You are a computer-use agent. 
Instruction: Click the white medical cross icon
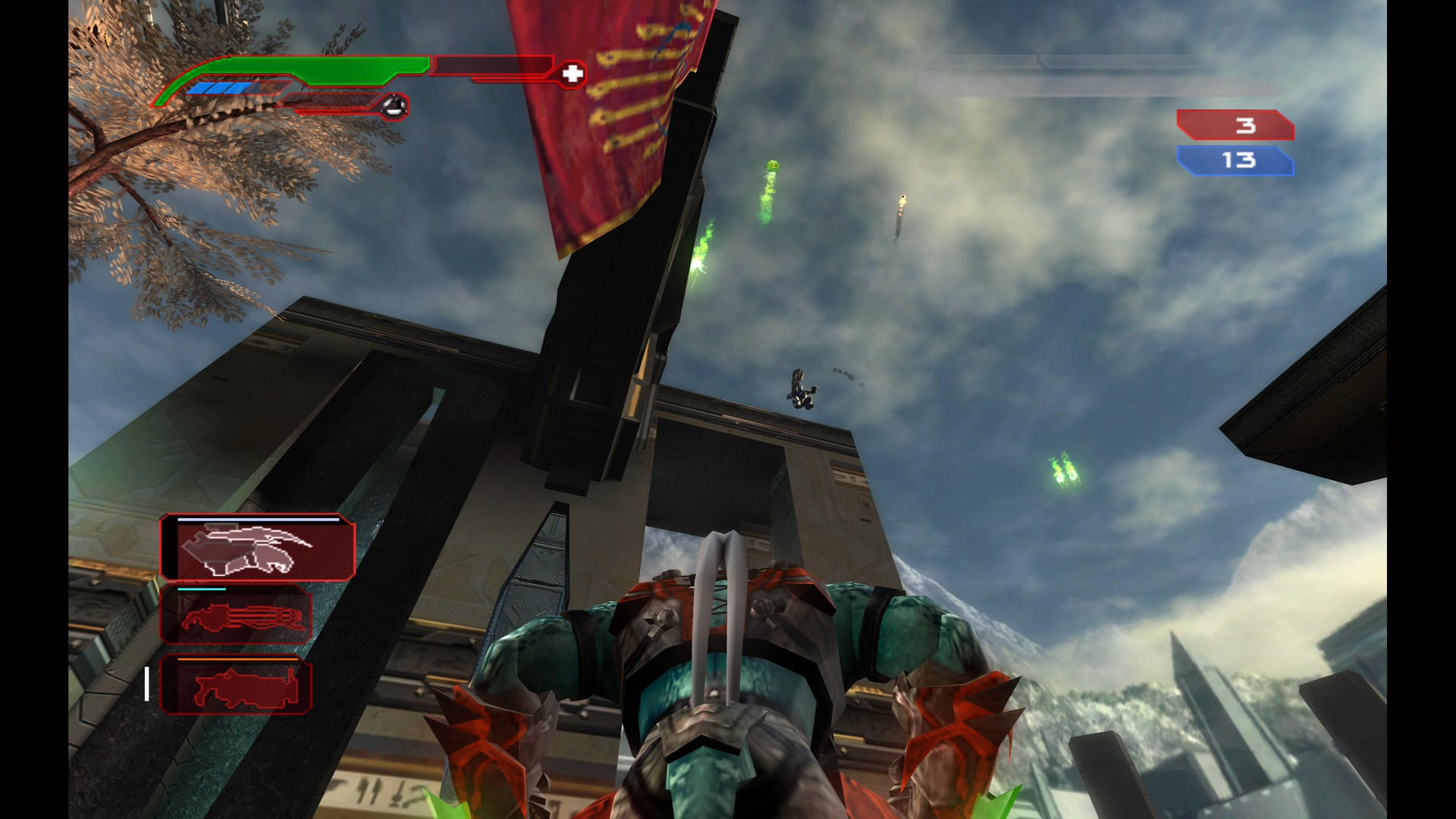[573, 74]
